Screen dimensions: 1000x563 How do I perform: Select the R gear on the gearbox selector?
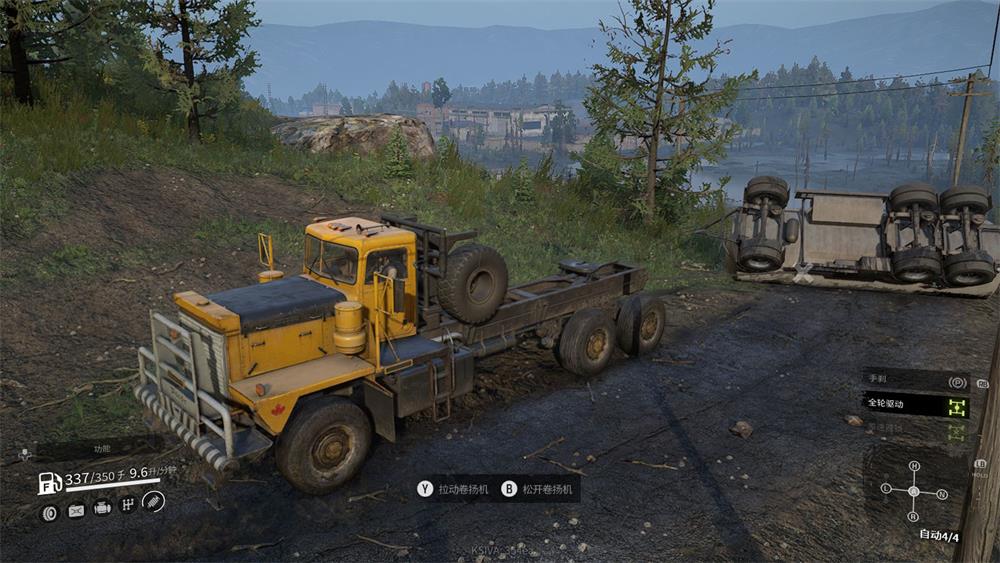913,516
